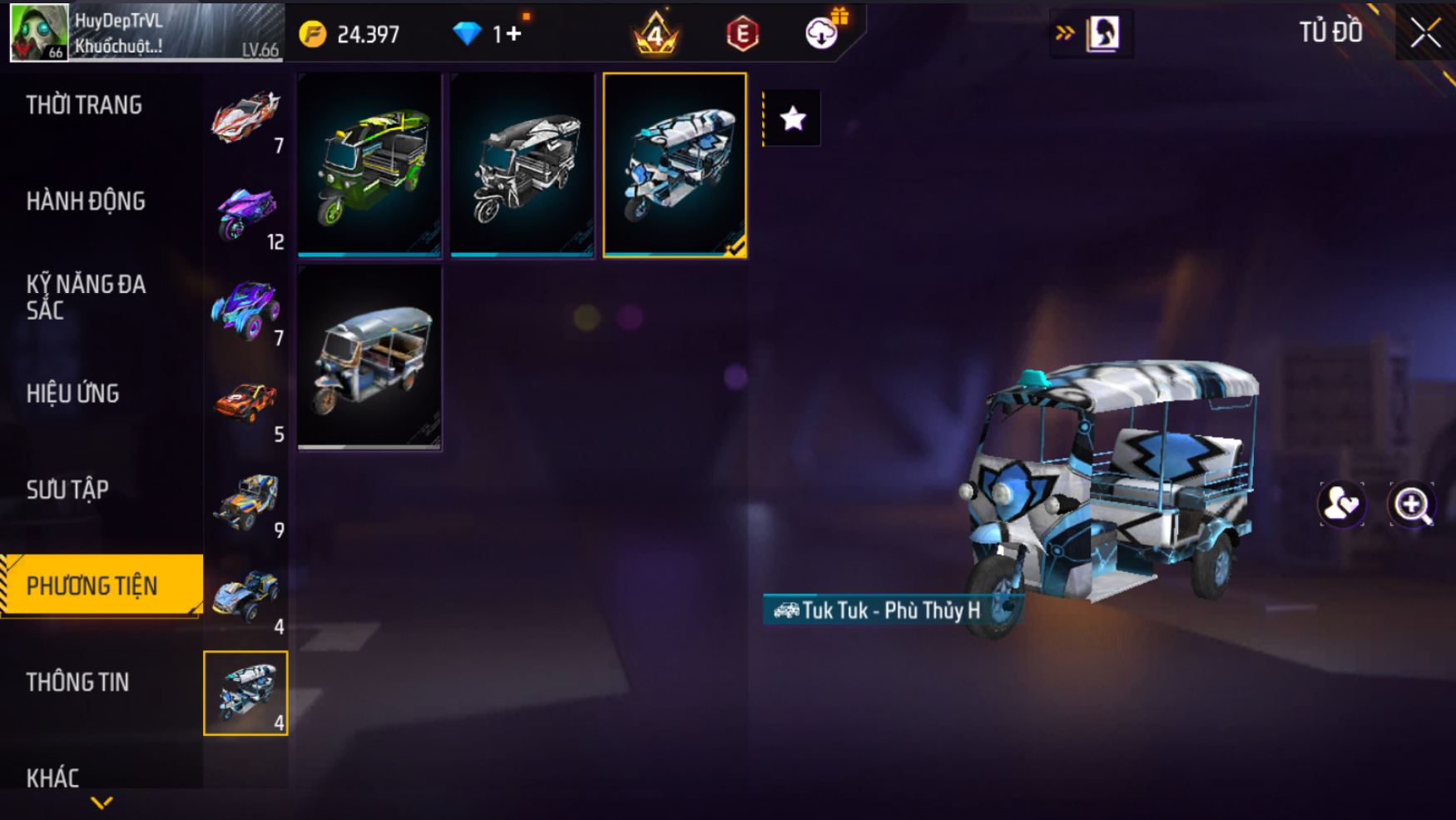Open the Hiệu Ứng tab

click(x=73, y=394)
